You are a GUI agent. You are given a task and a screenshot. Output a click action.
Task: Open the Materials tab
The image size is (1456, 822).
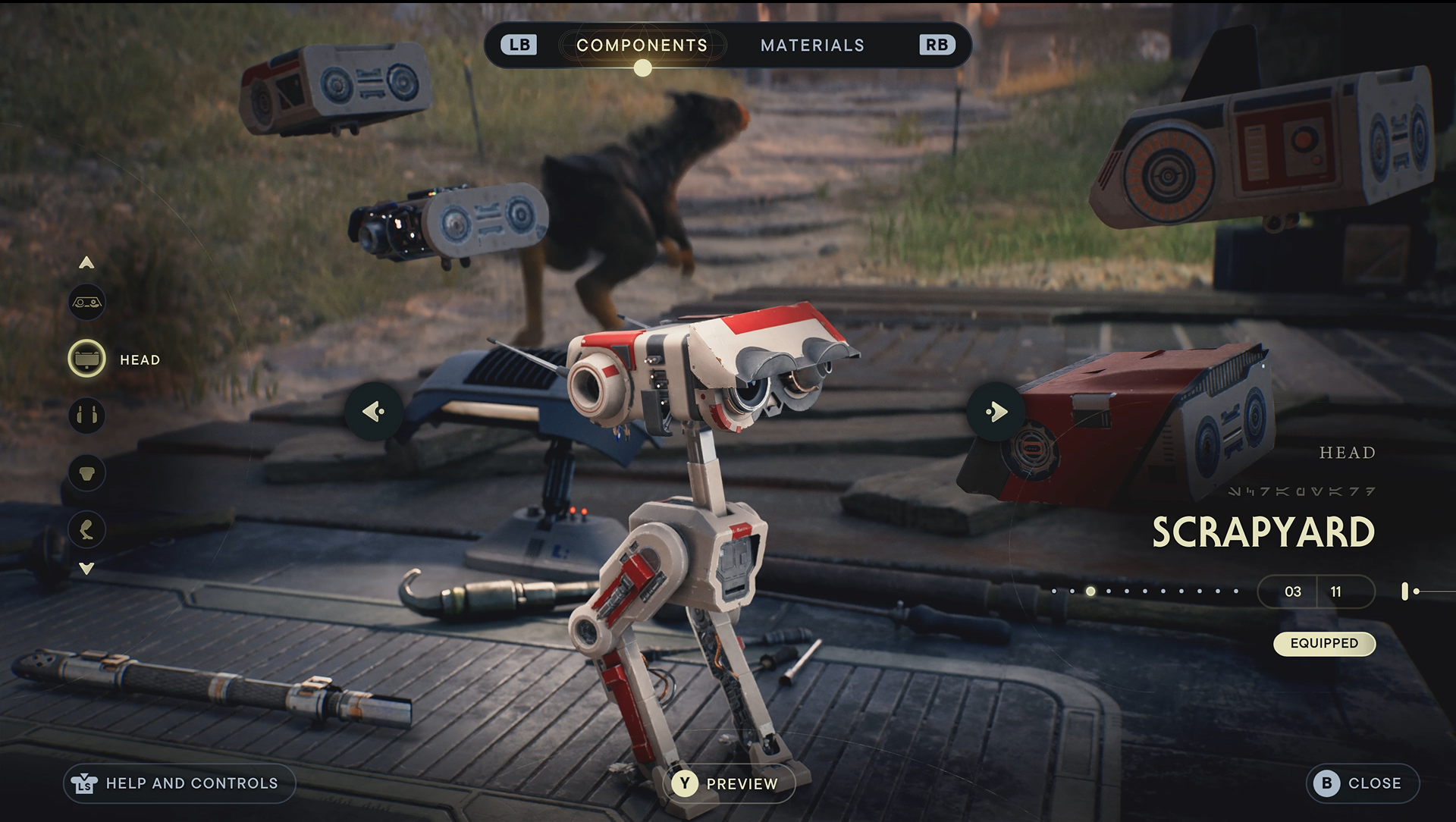[812, 45]
